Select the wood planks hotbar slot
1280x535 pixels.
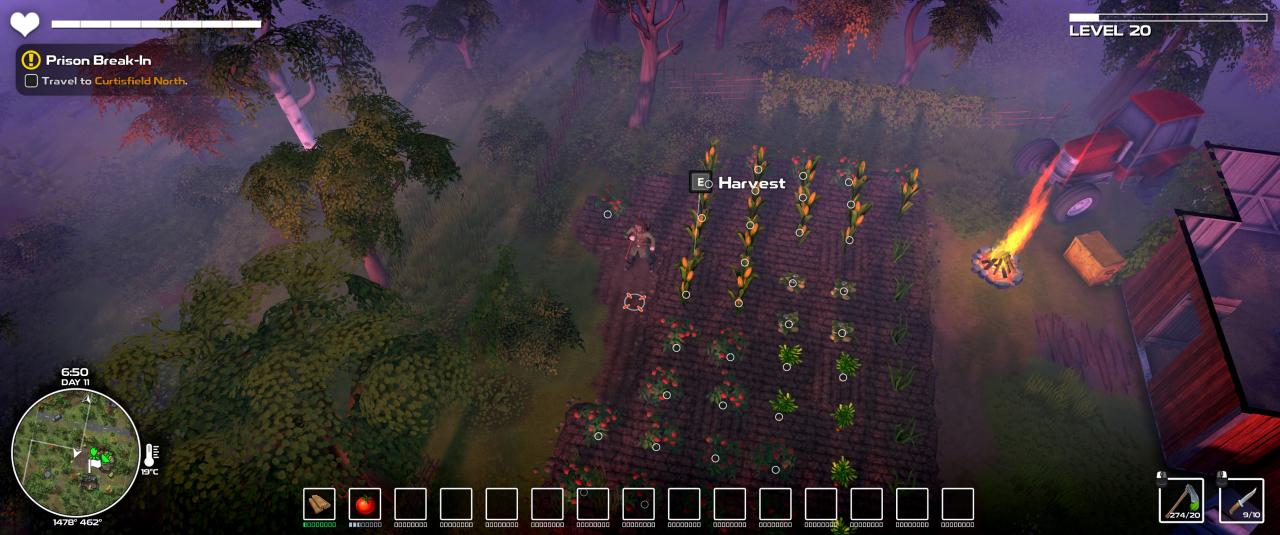point(319,503)
